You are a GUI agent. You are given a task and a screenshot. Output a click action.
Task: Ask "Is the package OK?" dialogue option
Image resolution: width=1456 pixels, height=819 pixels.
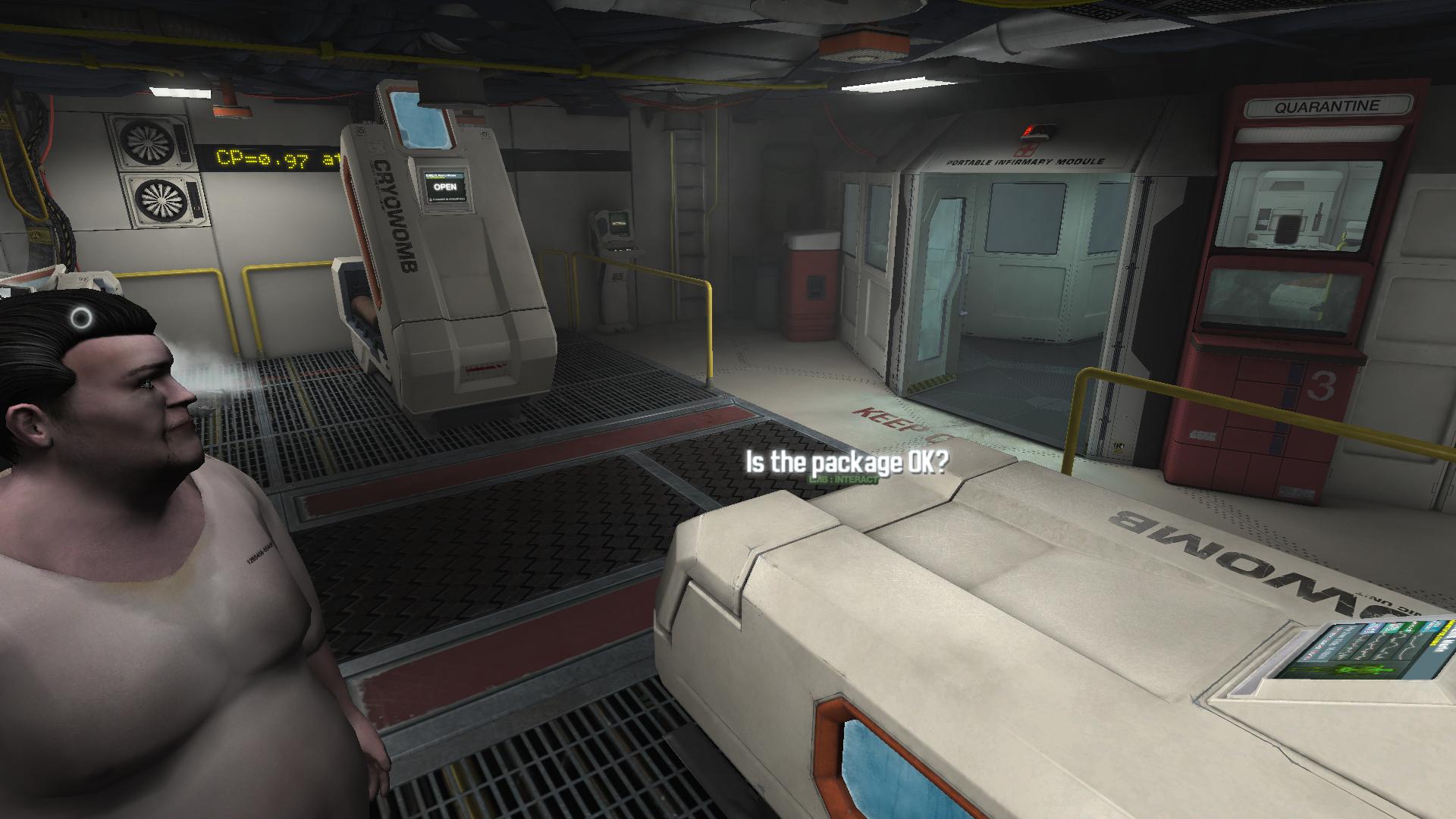(846, 463)
